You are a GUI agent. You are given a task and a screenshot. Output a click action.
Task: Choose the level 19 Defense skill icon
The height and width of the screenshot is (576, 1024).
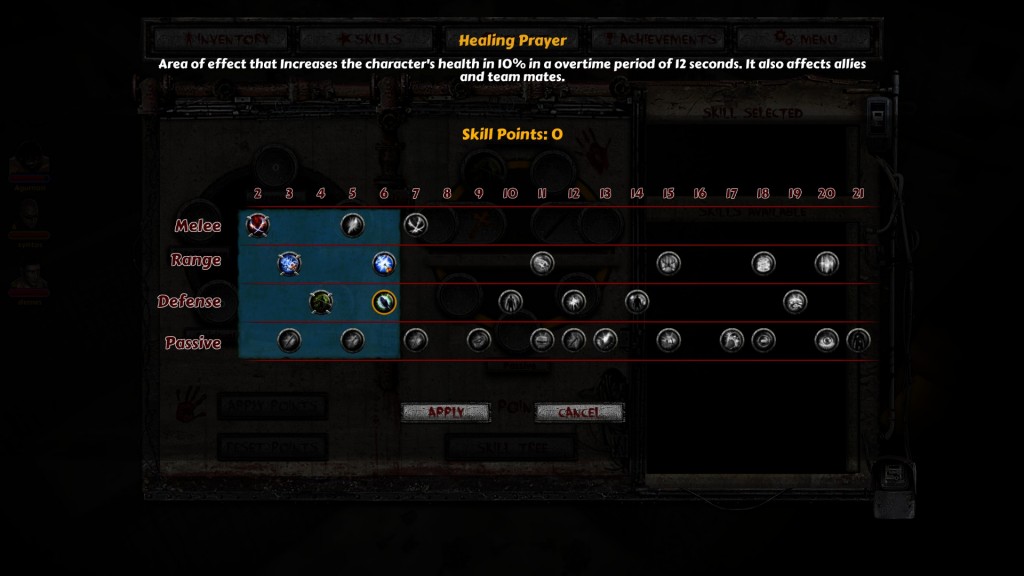click(x=795, y=301)
